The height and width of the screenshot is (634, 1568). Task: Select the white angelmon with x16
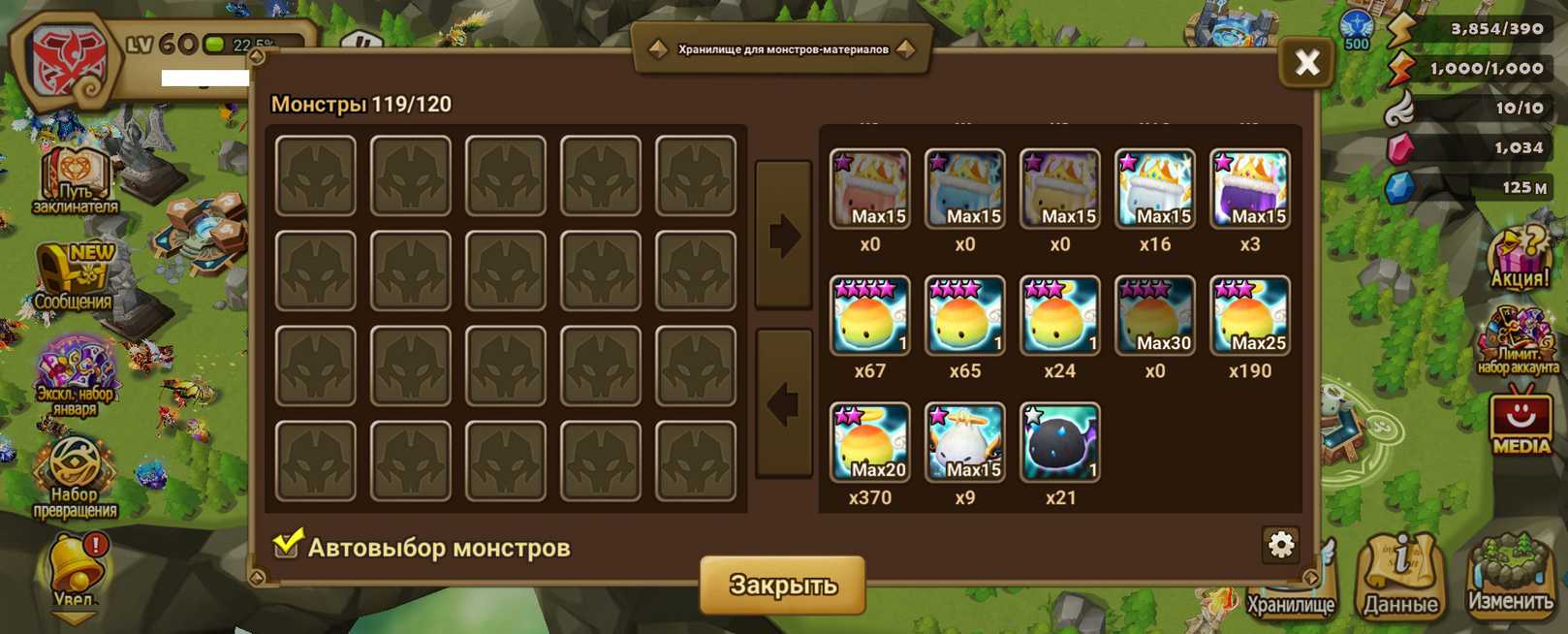tap(1154, 188)
